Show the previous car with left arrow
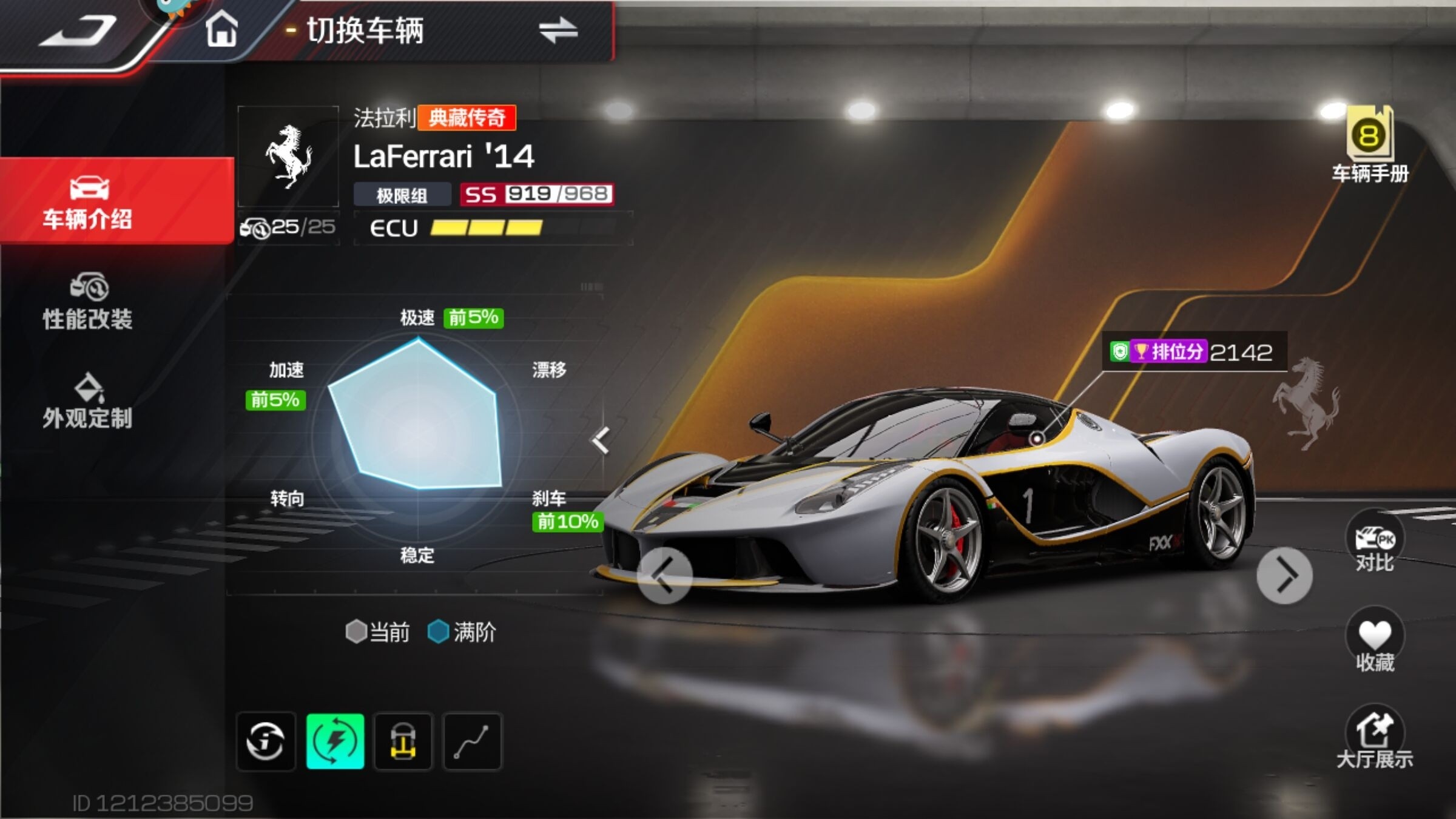The height and width of the screenshot is (819, 1456). pos(665,576)
